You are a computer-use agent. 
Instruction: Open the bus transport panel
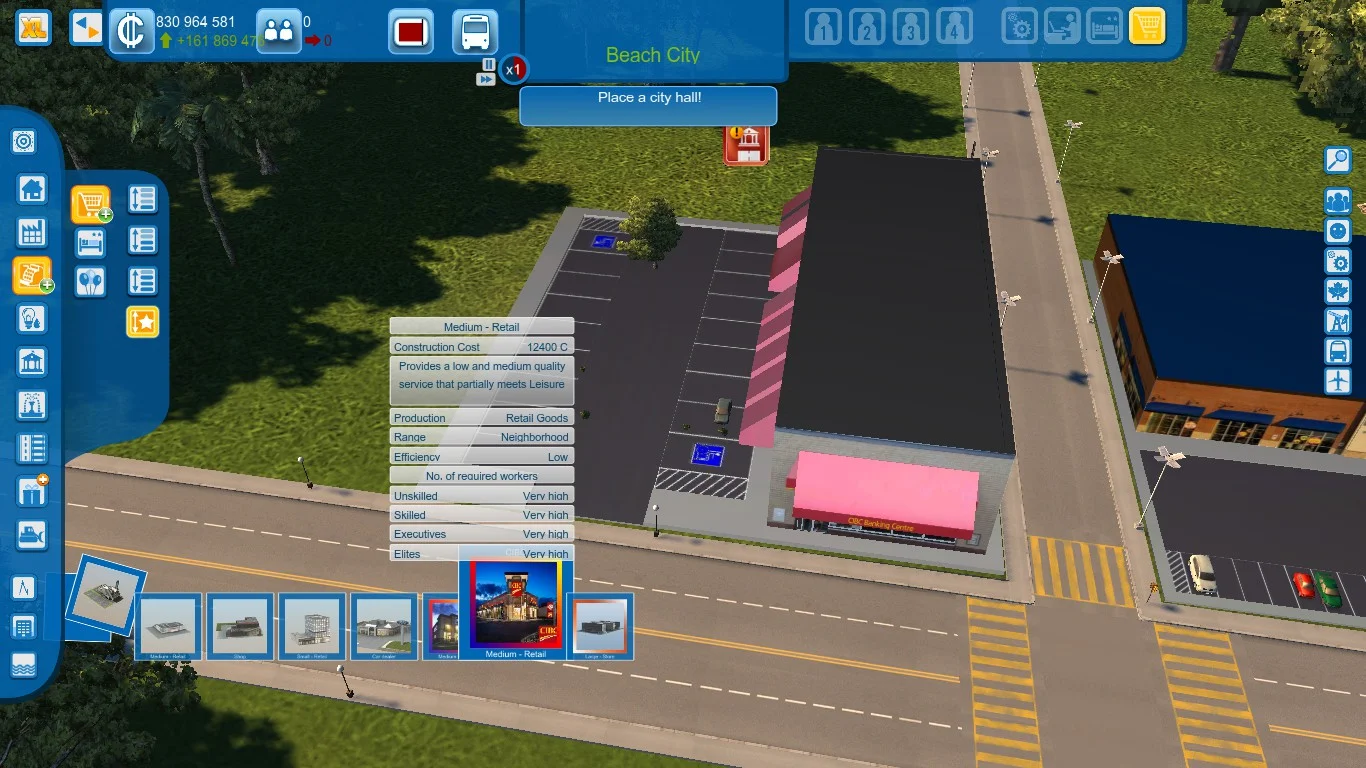point(475,31)
